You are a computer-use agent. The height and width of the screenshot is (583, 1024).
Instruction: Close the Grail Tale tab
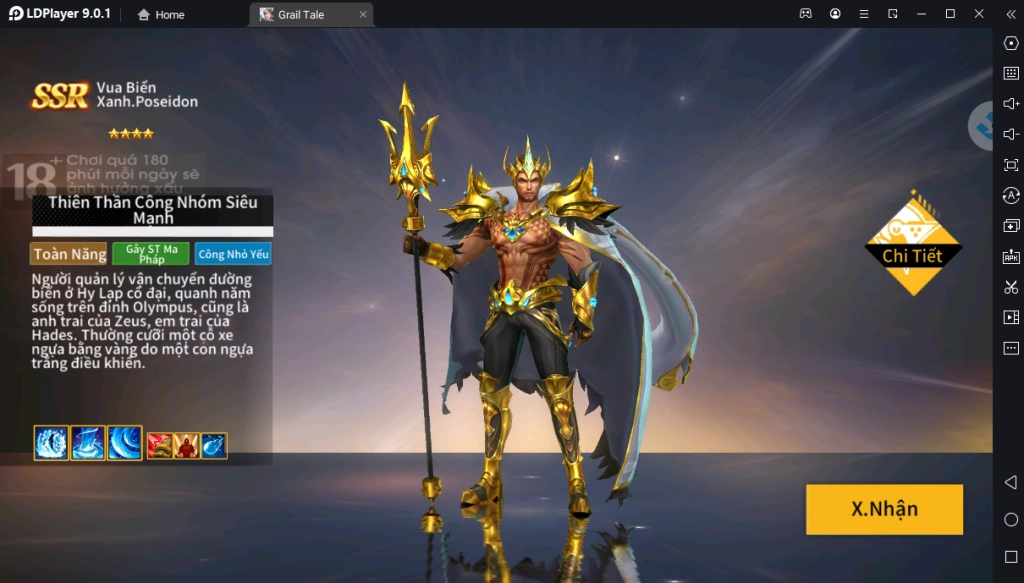point(363,15)
